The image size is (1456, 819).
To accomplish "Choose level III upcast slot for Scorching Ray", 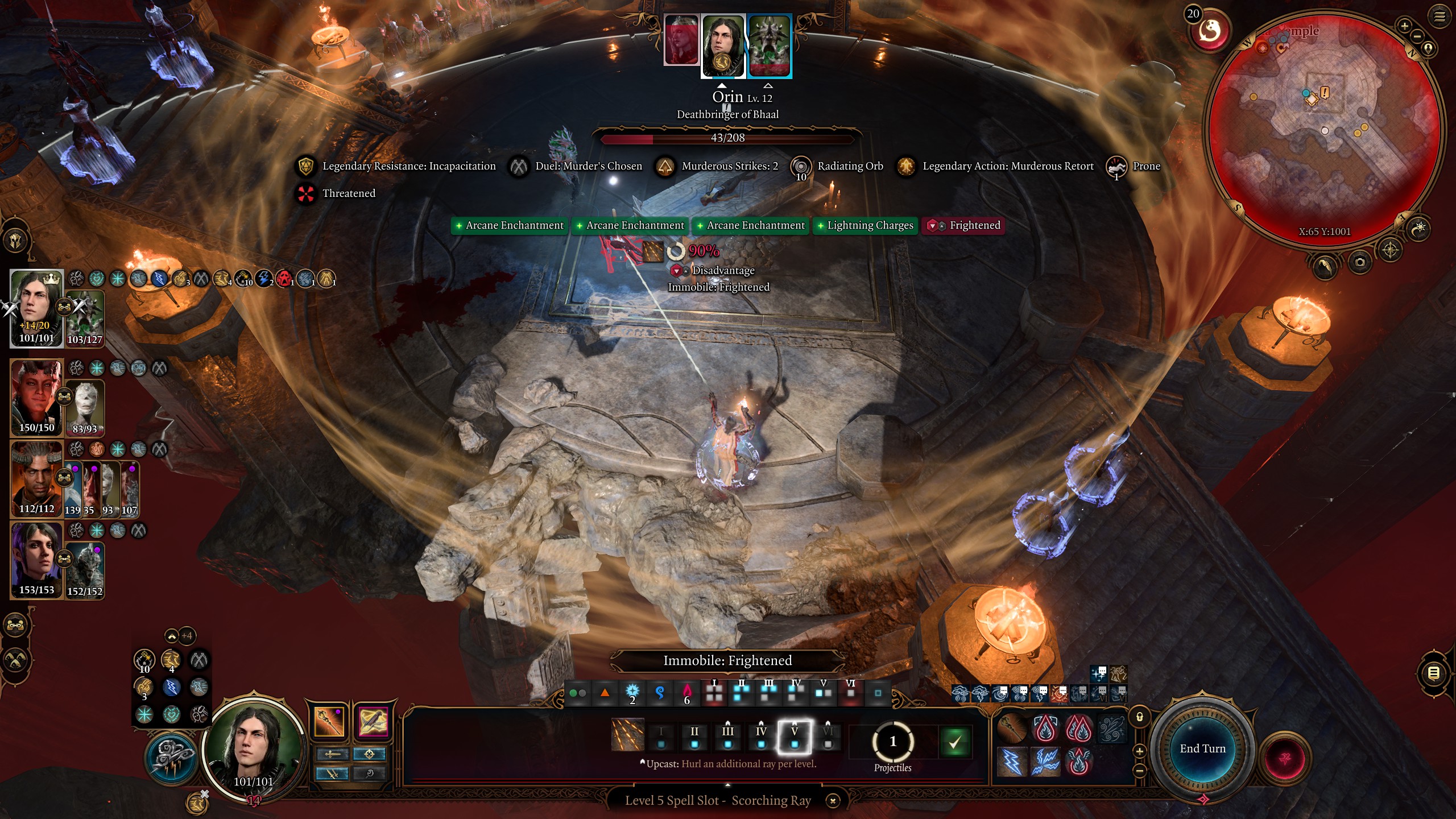I will 727,736.
